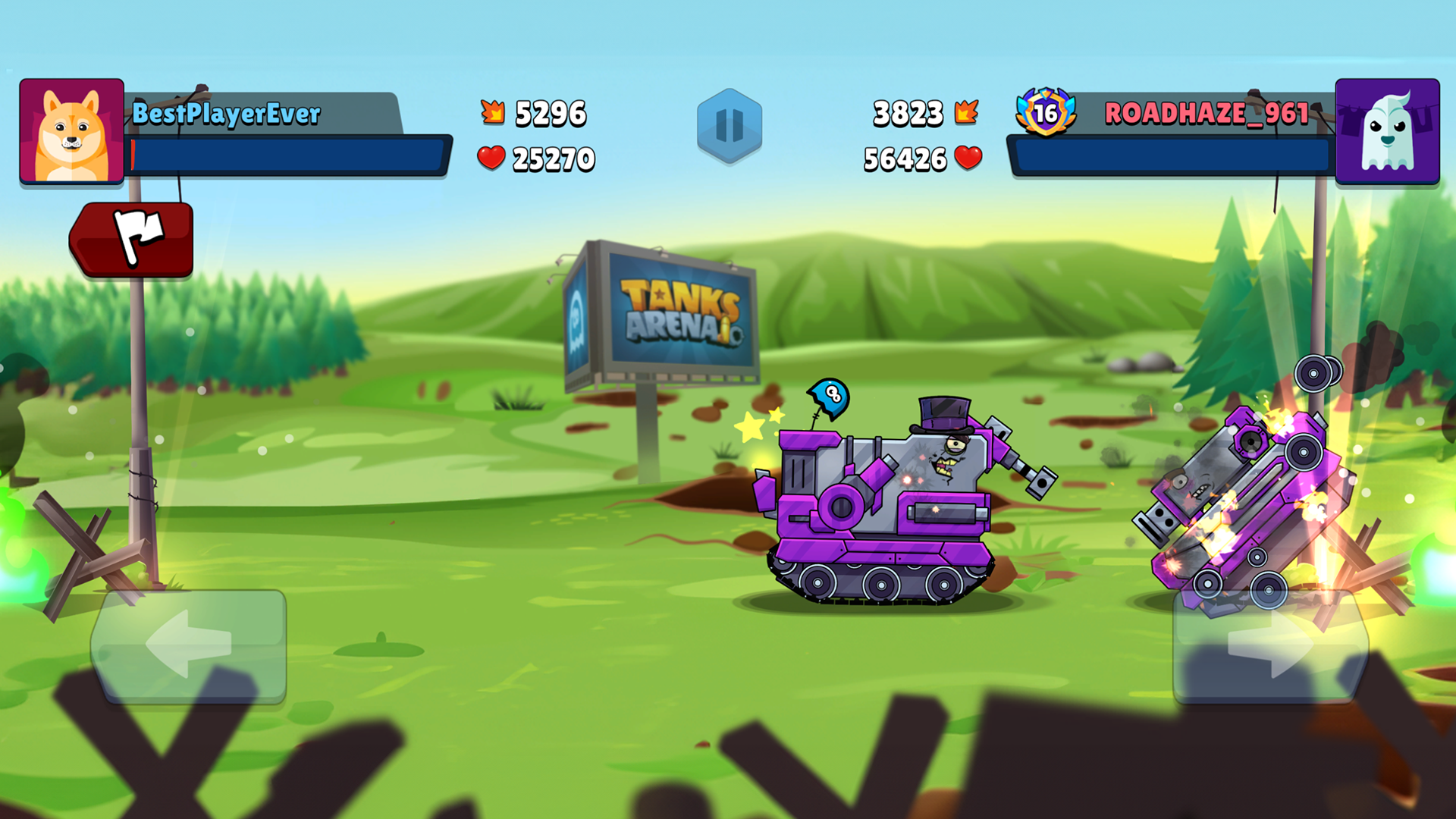Screen dimensions: 1456x819
Task: Select ROADHAZE_961's ghost avatar portrait
Action: 1389,130
